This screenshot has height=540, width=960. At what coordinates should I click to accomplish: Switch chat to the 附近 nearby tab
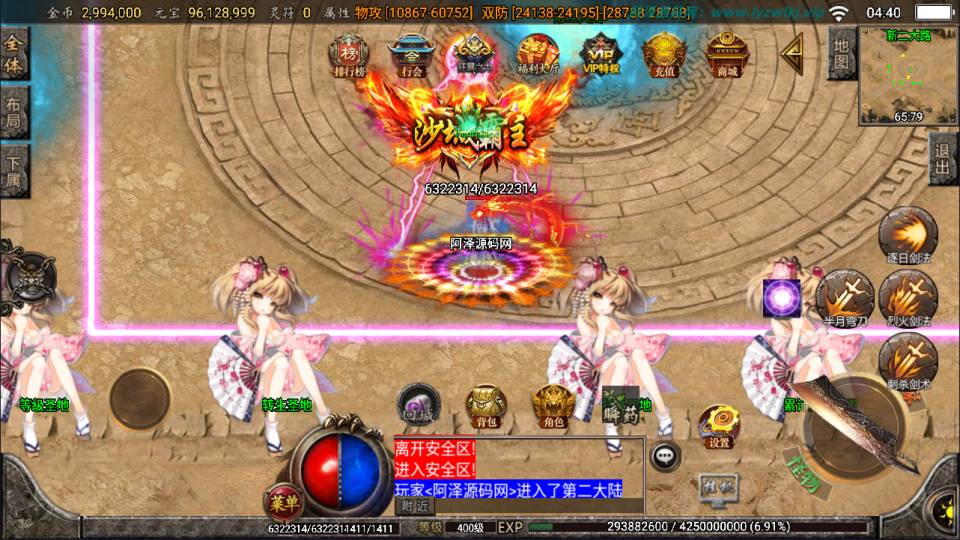tap(413, 506)
